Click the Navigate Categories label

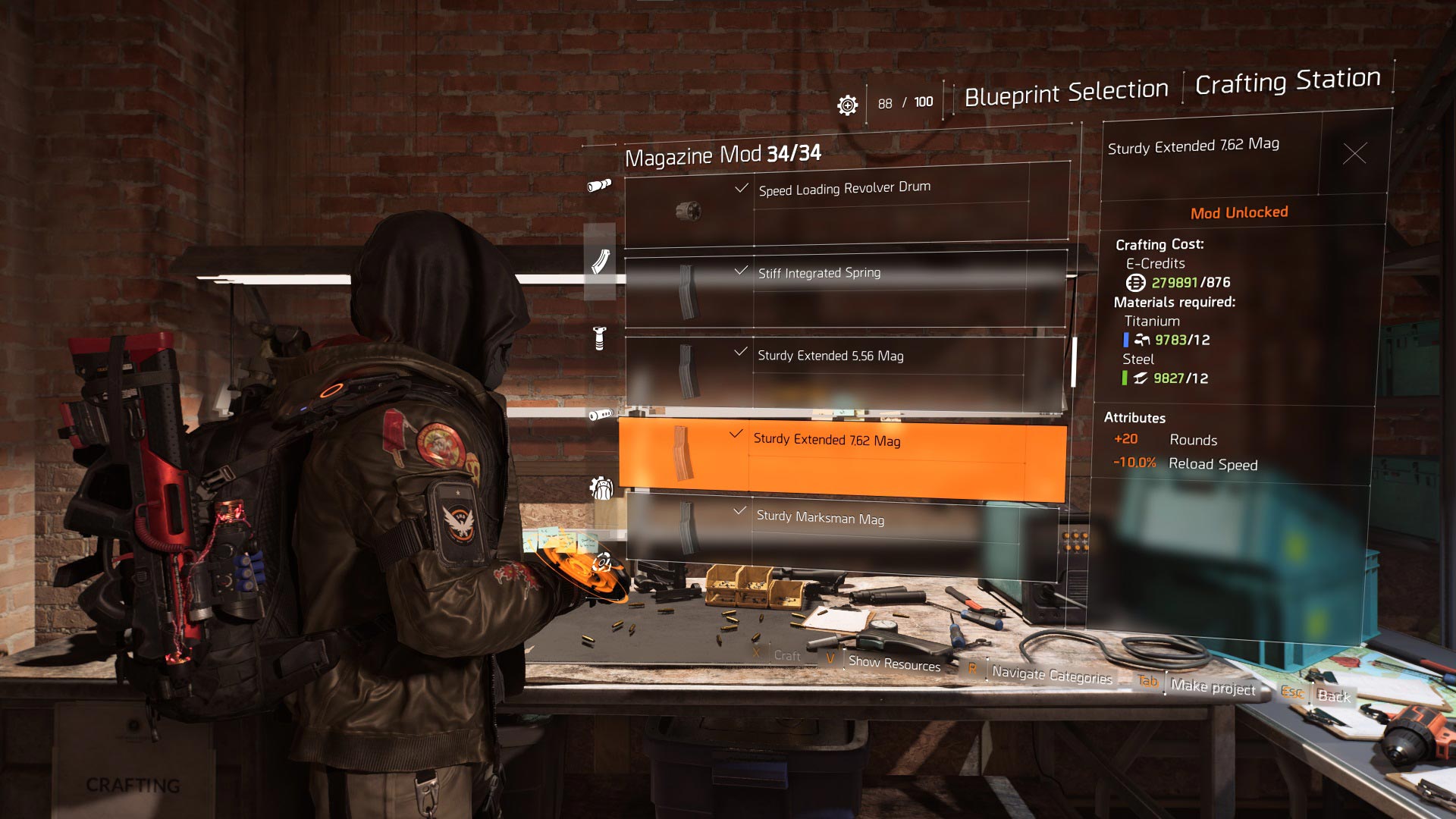pos(1052,674)
